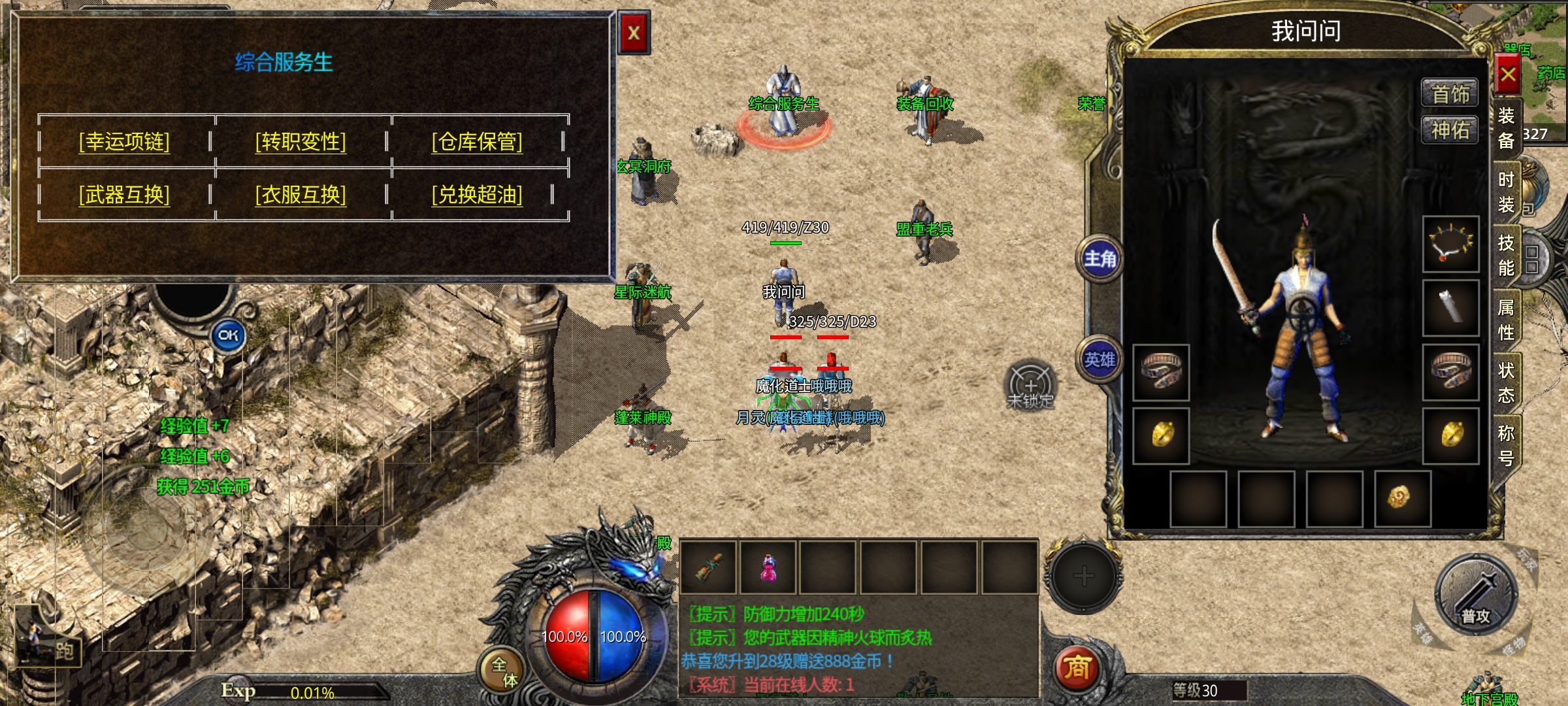Use the pink potion in the hotbar
Viewport: 1568px width, 706px height.
[x=768, y=567]
